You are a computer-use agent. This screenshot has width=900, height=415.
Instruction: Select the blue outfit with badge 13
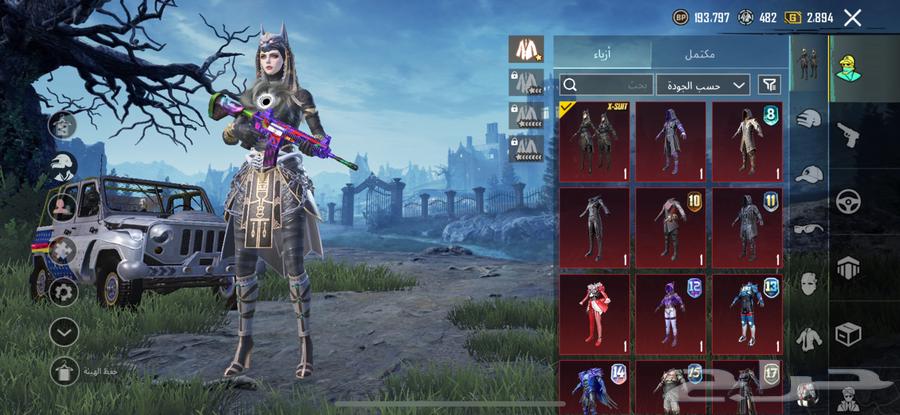point(746,313)
